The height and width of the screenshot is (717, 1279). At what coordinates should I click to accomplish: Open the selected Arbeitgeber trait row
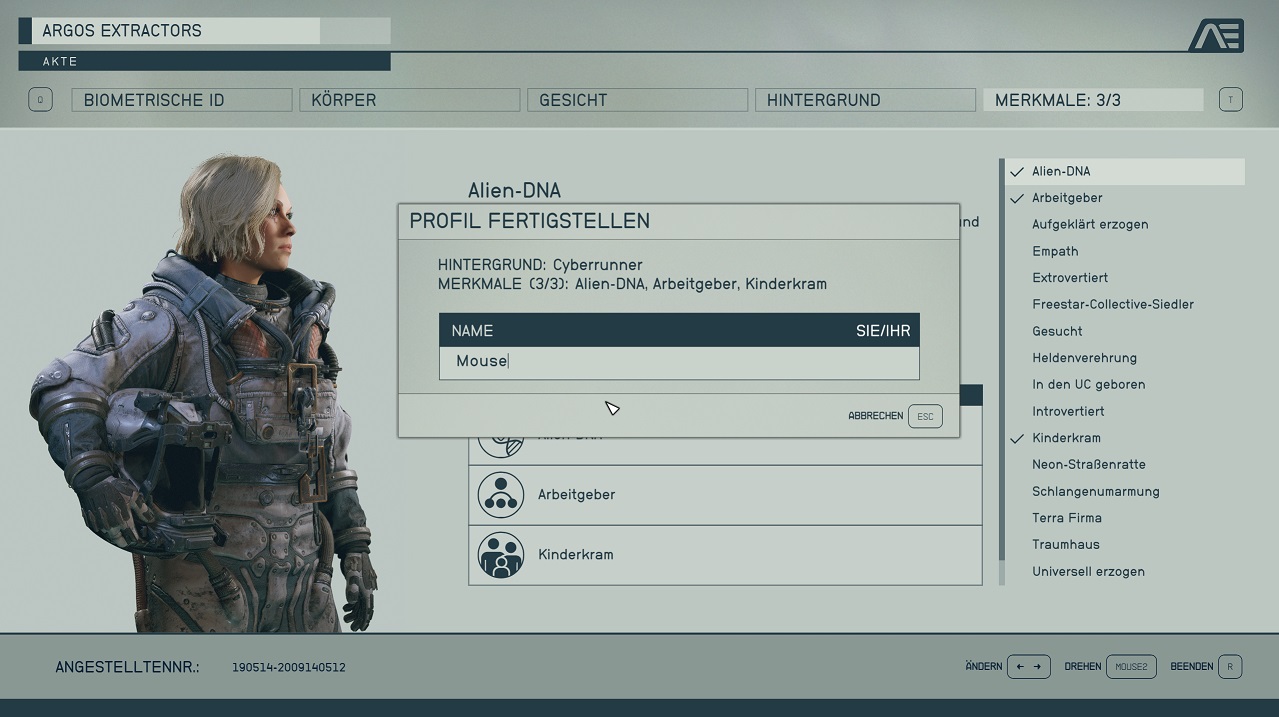click(x=725, y=495)
